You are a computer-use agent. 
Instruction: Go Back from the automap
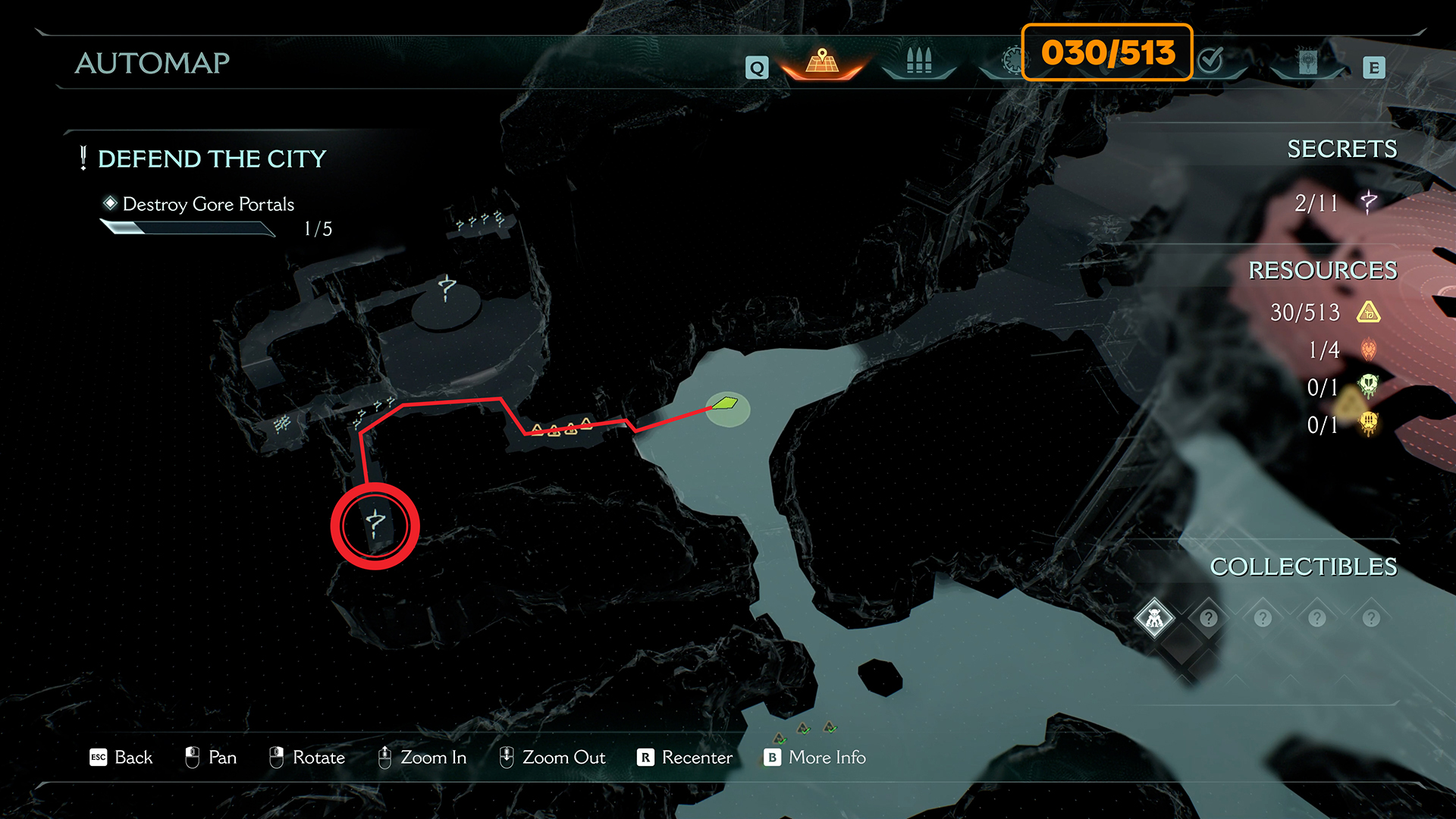121,758
